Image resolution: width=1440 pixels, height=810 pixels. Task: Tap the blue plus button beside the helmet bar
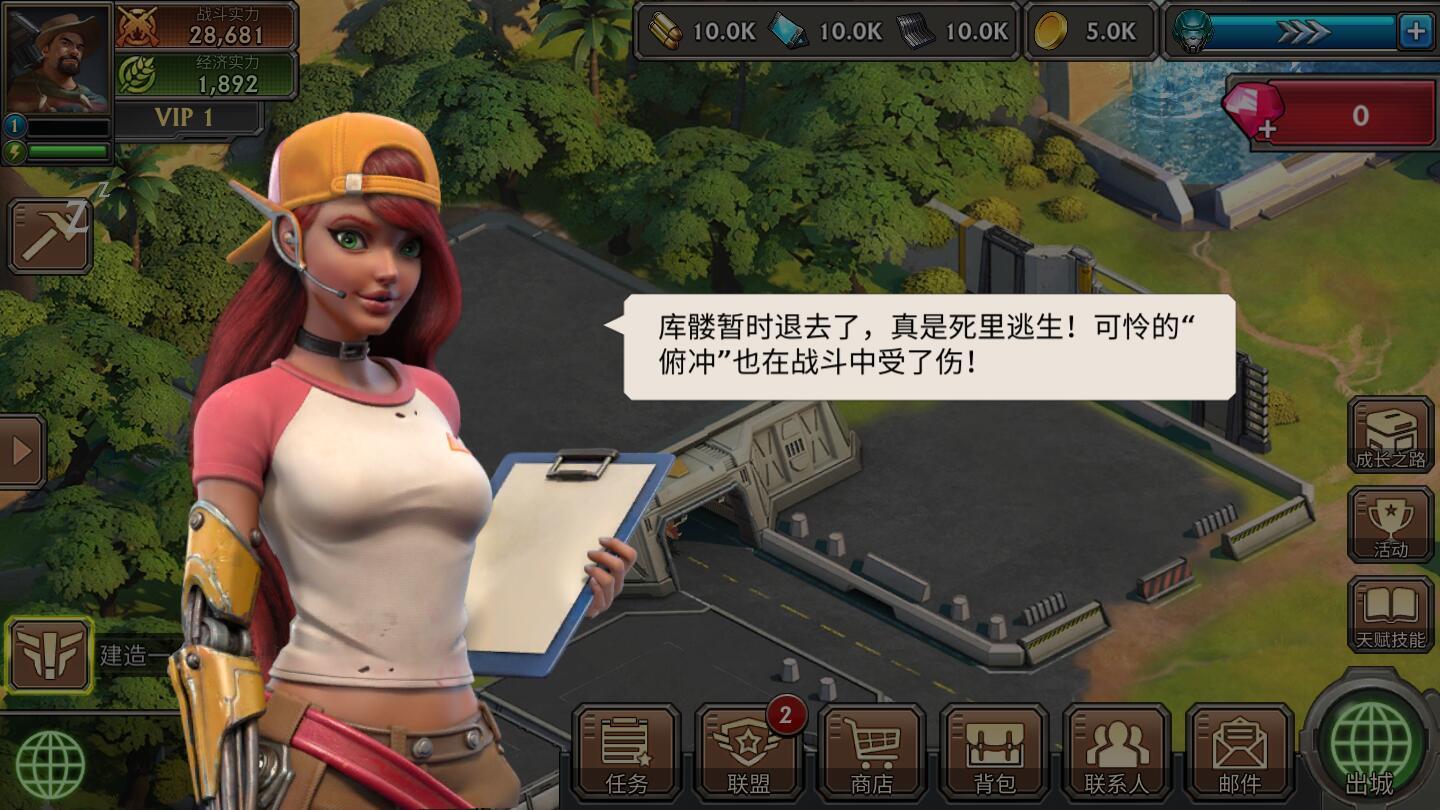(x=1415, y=32)
